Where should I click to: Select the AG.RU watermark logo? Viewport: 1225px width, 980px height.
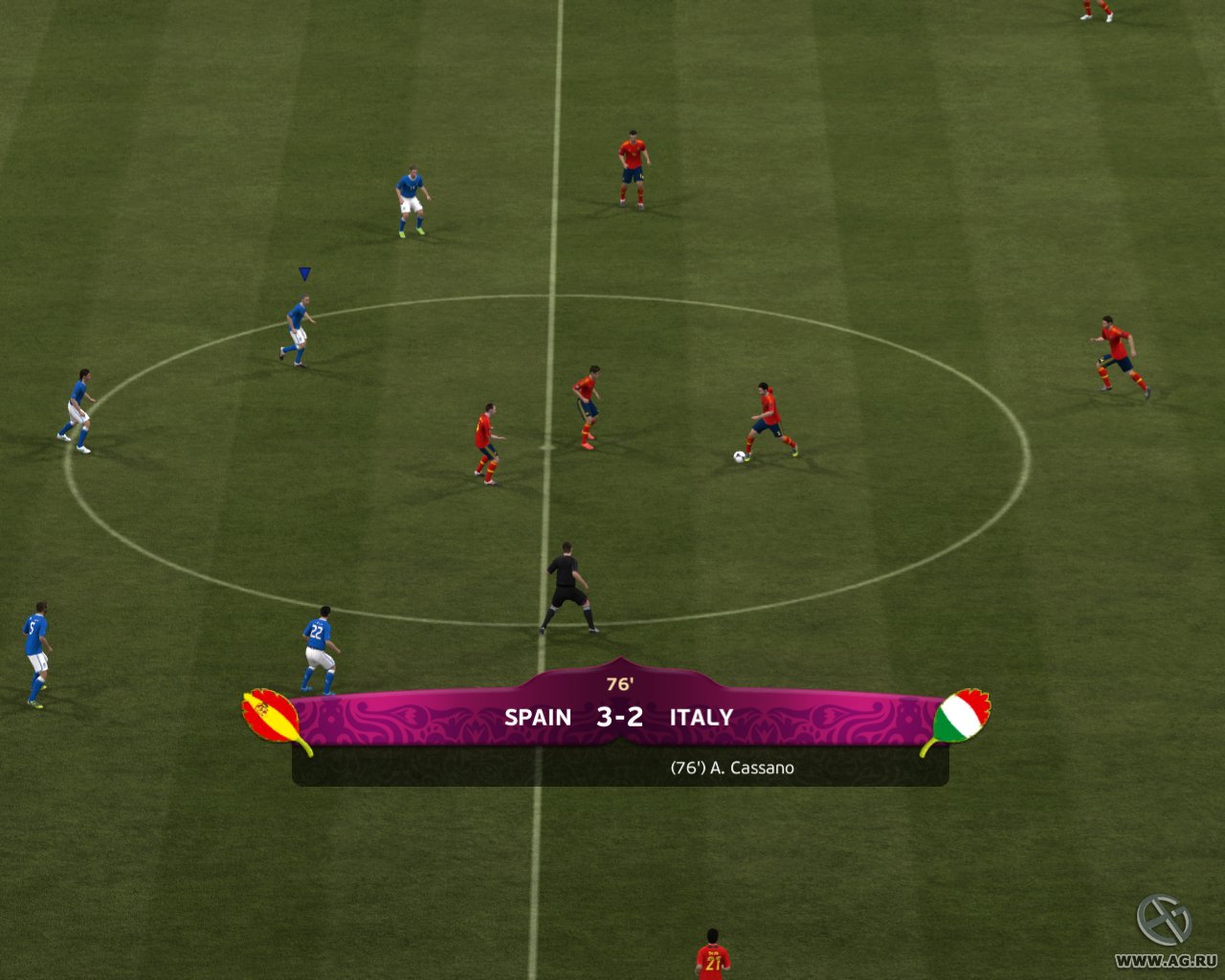(x=1162, y=920)
